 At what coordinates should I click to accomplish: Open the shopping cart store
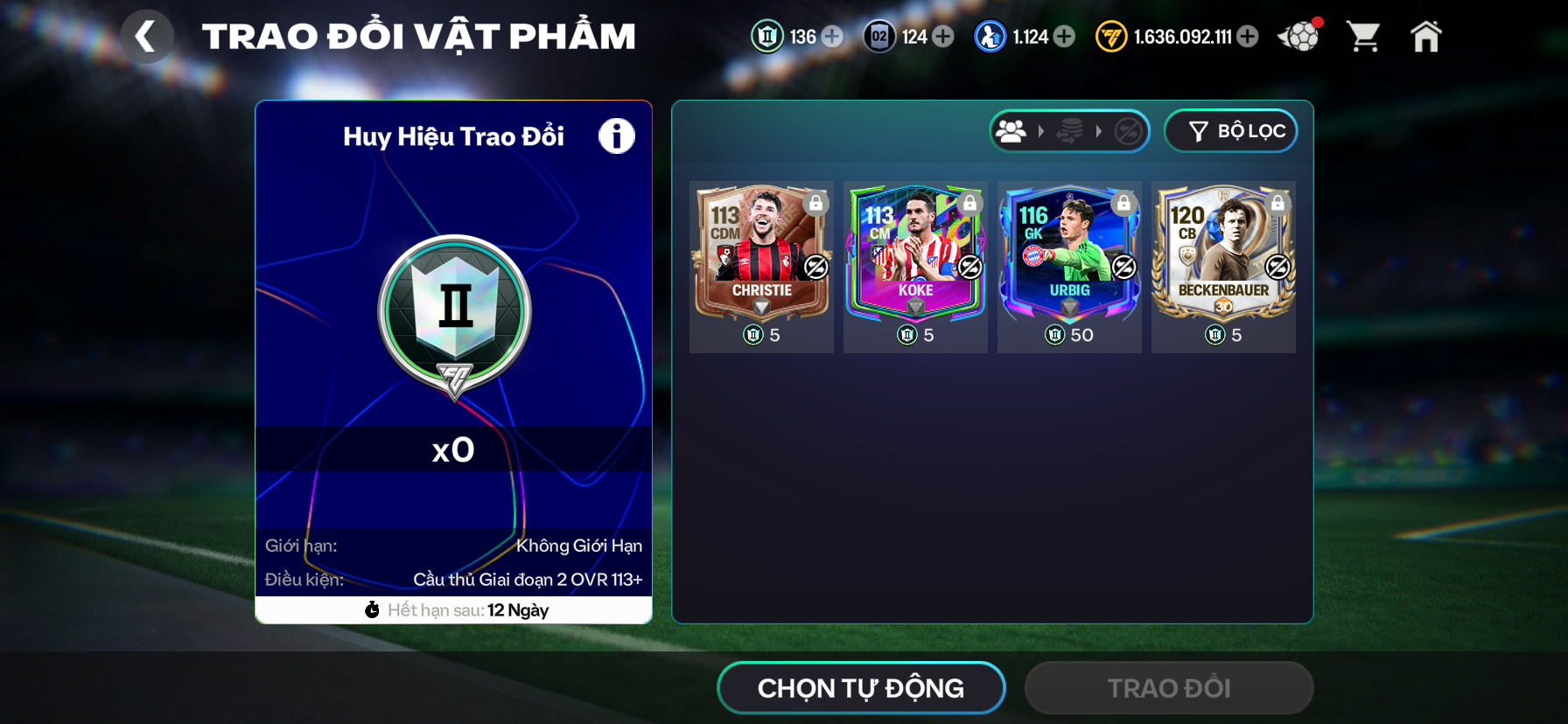pyautogui.click(x=1363, y=37)
